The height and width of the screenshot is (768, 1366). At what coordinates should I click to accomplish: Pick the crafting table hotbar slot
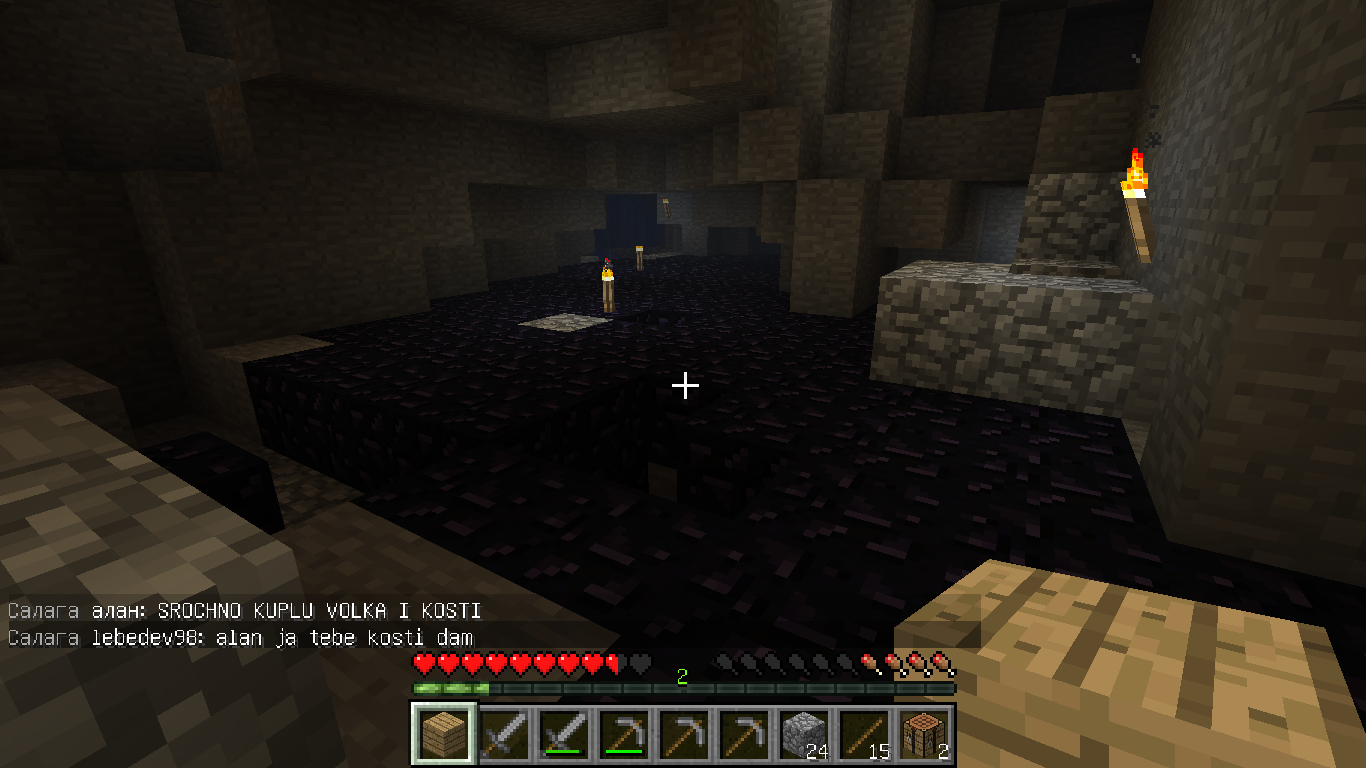[x=923, y=735]
